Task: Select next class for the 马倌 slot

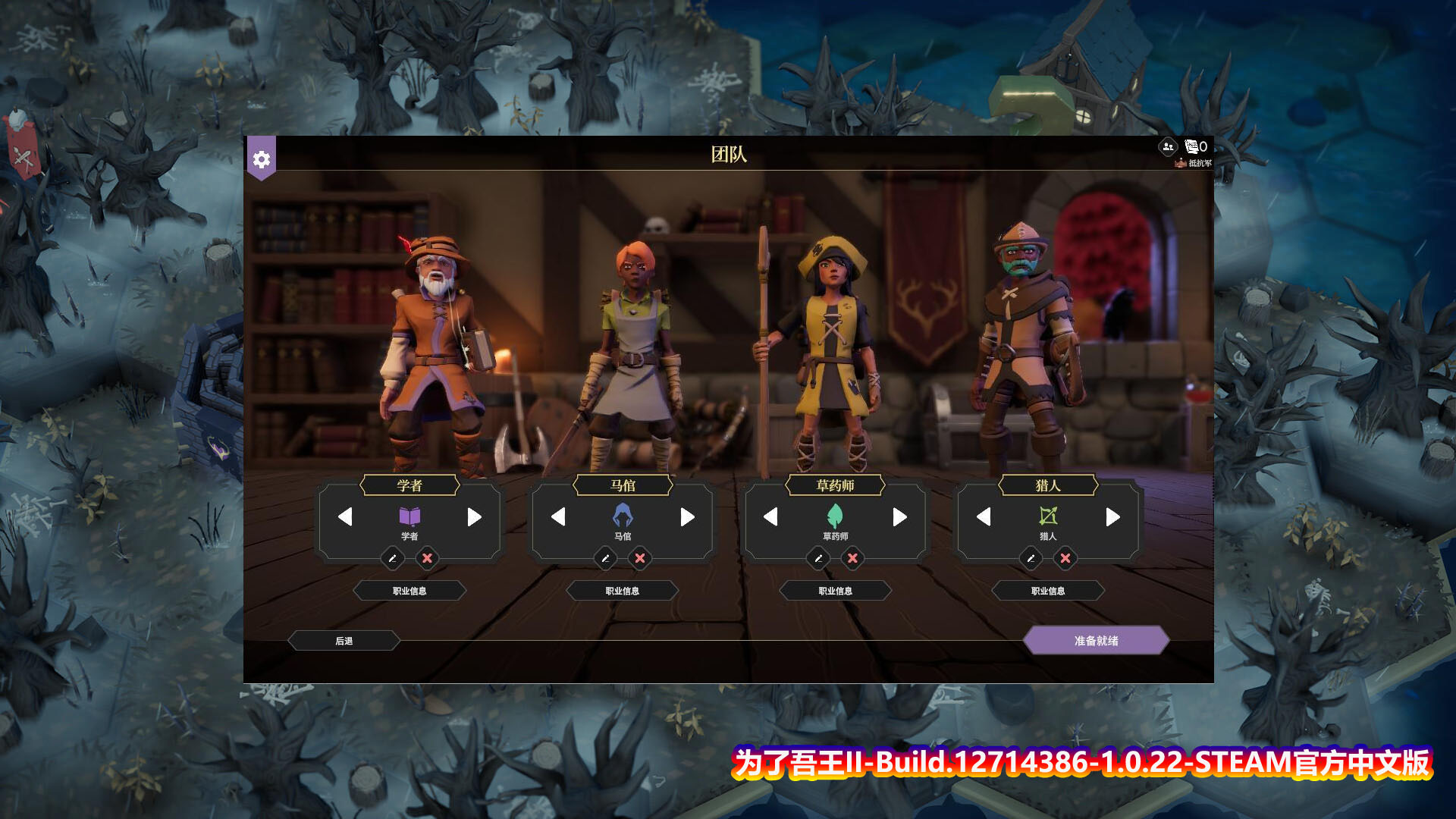Action: tap(687, 517)
